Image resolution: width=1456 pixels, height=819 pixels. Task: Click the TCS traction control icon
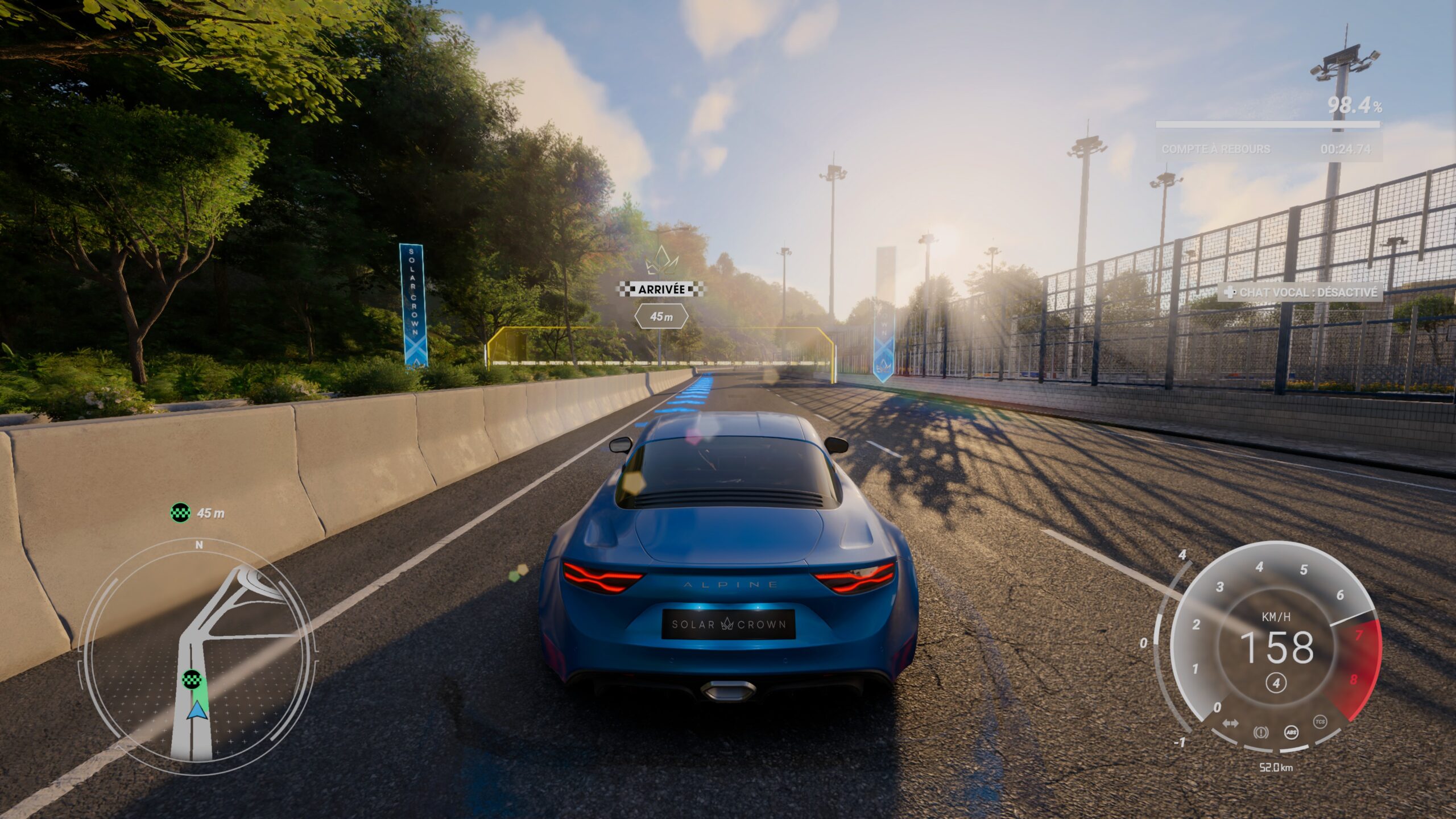tap(1320, 722)
